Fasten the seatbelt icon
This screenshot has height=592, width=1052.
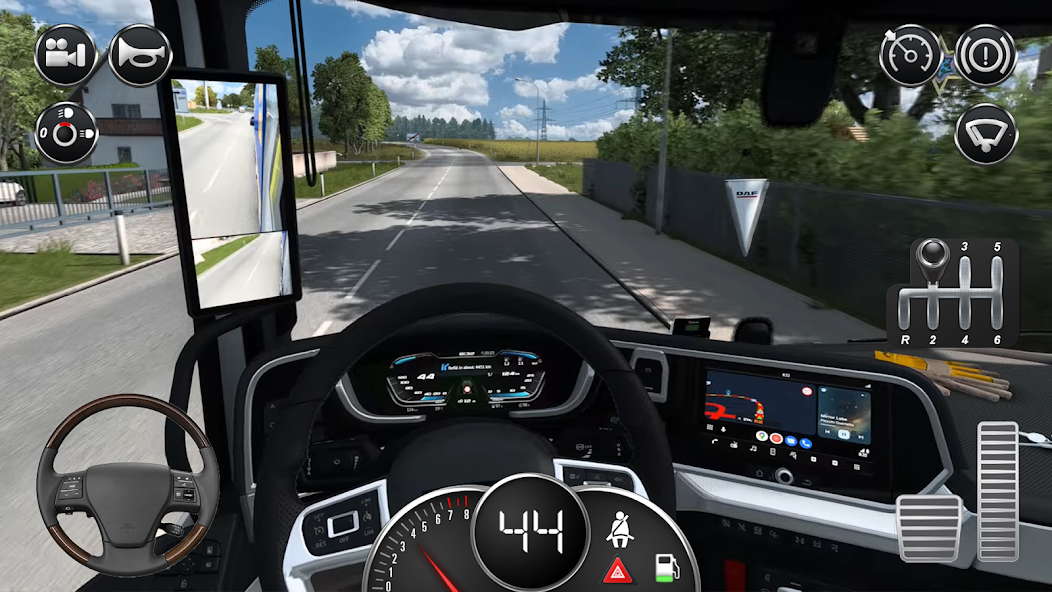click(x=620, y=528)
